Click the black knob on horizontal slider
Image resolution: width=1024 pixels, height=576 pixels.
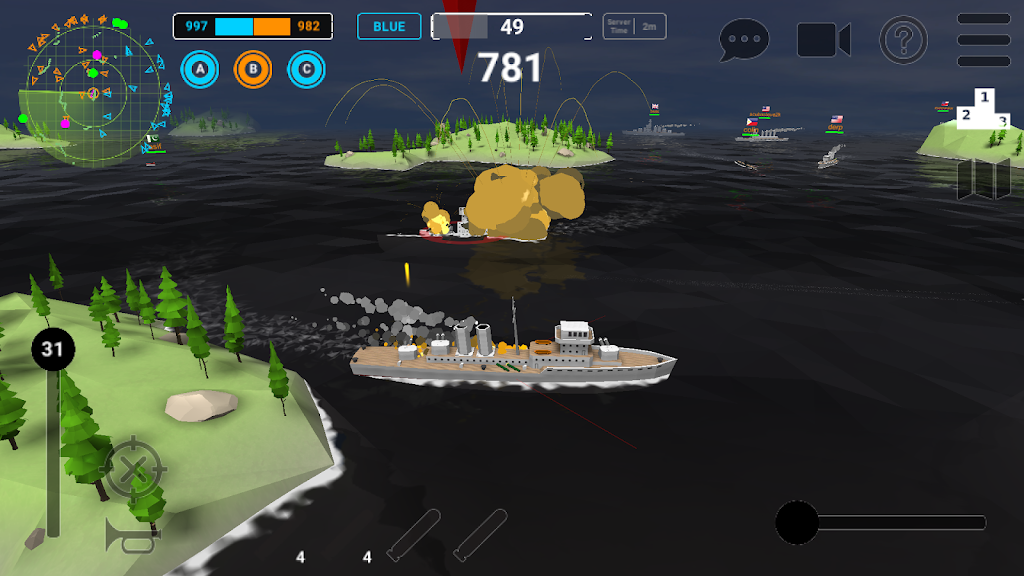797,523
